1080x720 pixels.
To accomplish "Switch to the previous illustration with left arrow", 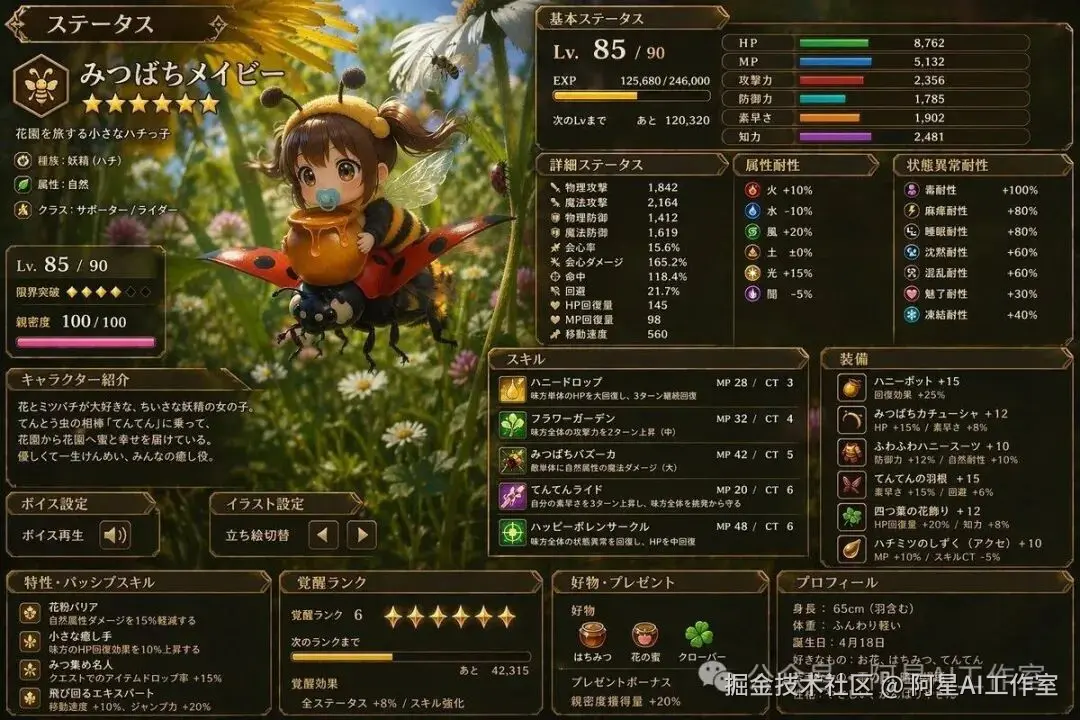I will click(322, 535).
